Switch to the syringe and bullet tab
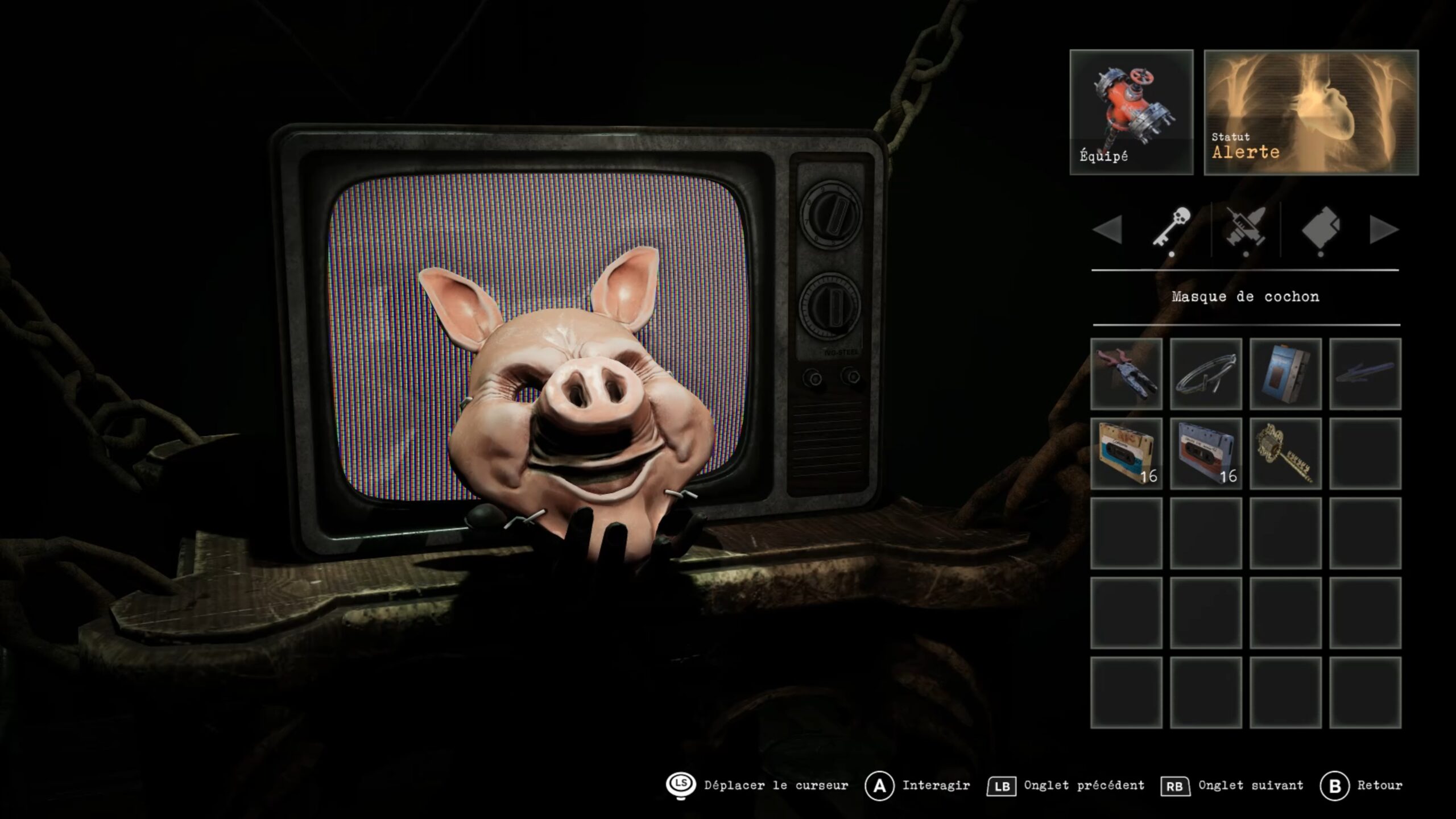Screen dimensions: 1456x819 tap(1246, 229)
